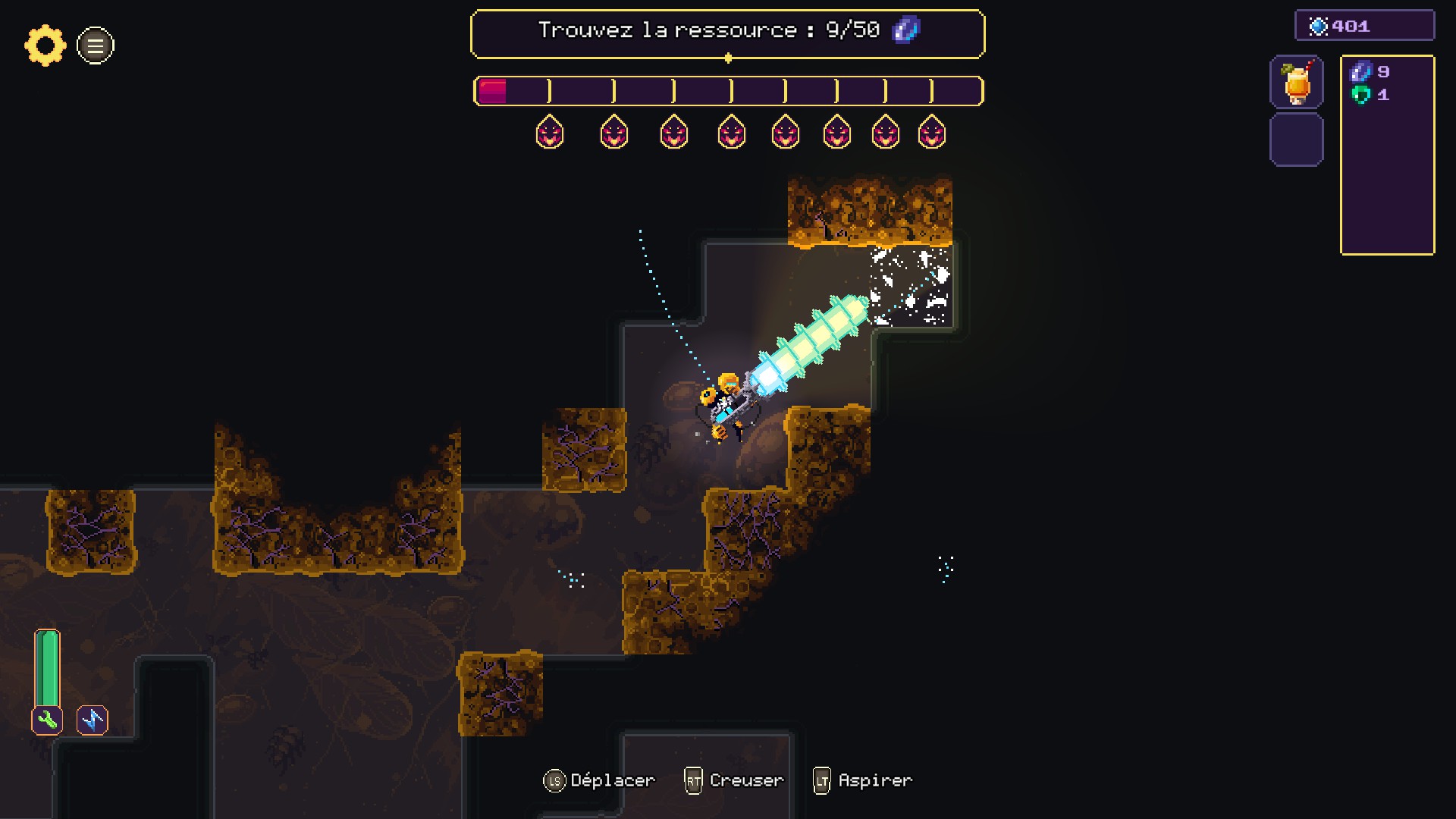Viewport: 1456px width, 819px height.
Task: Click the resource objective tracker banner
Action: [727, 33]
